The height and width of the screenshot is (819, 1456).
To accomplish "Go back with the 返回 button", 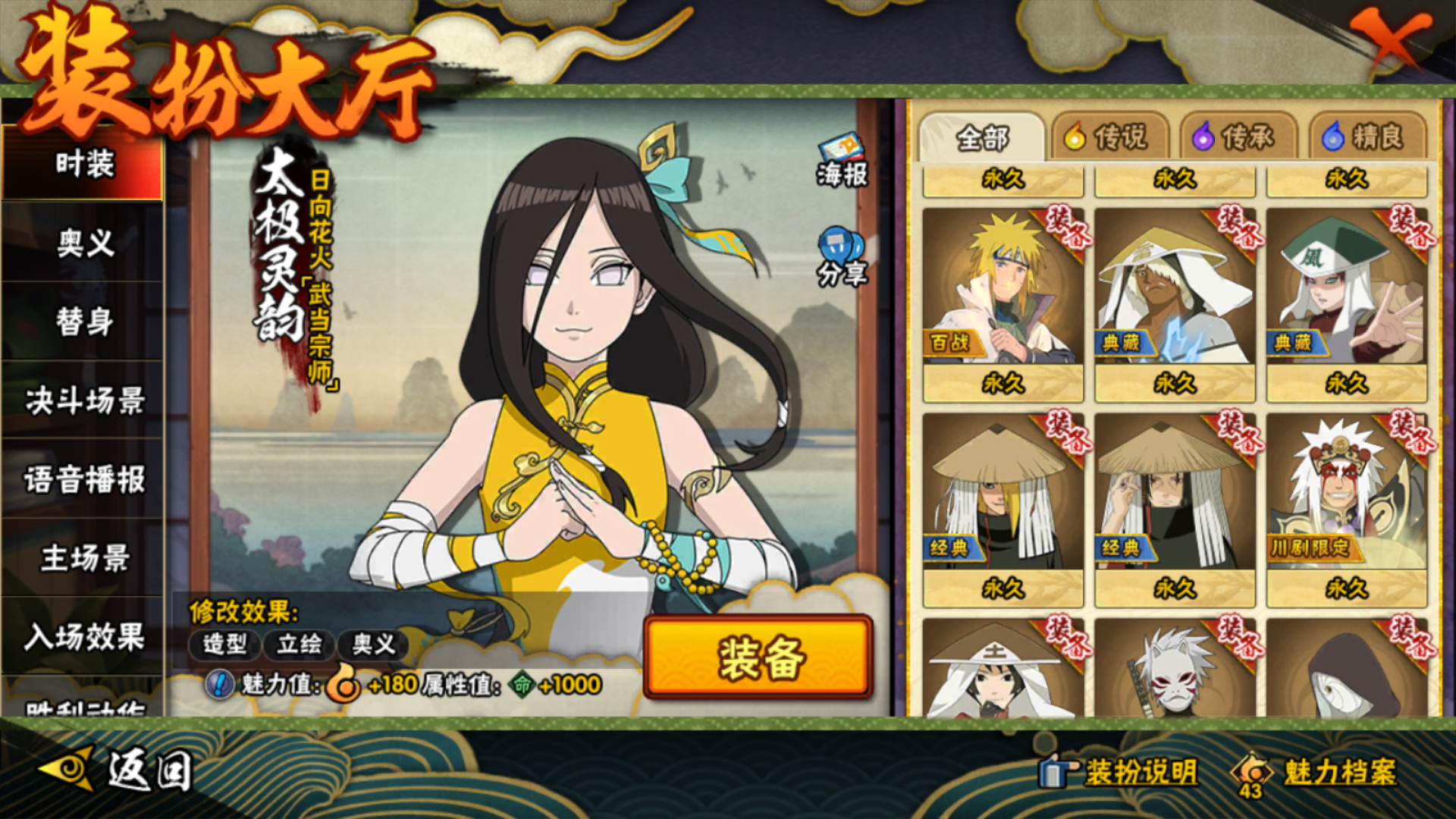I will (x=118, y=771).
